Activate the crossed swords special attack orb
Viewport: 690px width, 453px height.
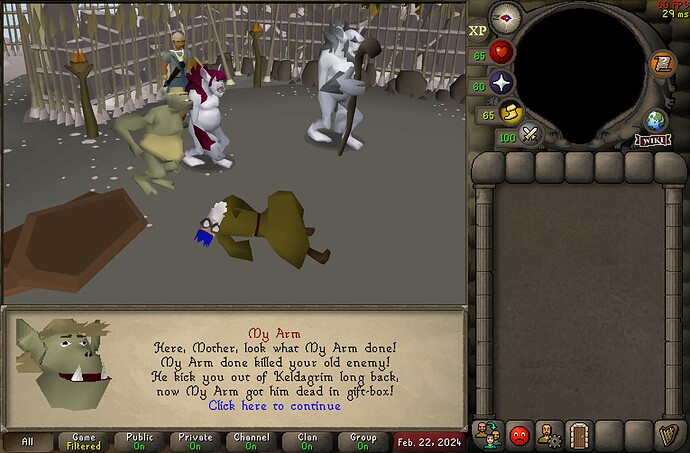531,133
